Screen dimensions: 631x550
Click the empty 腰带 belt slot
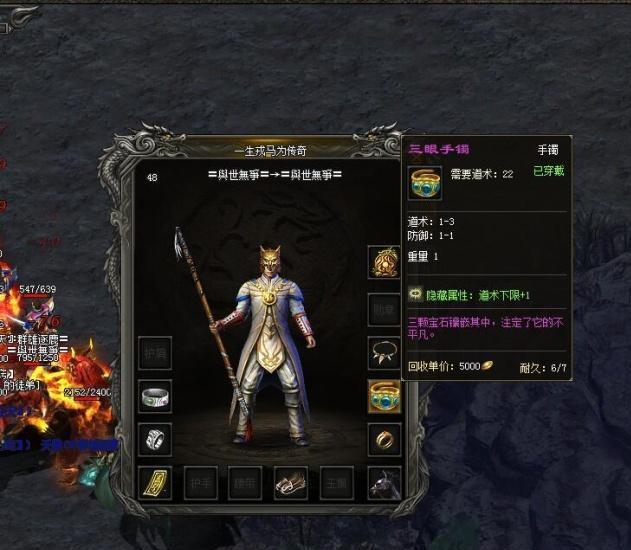point(246,483)
